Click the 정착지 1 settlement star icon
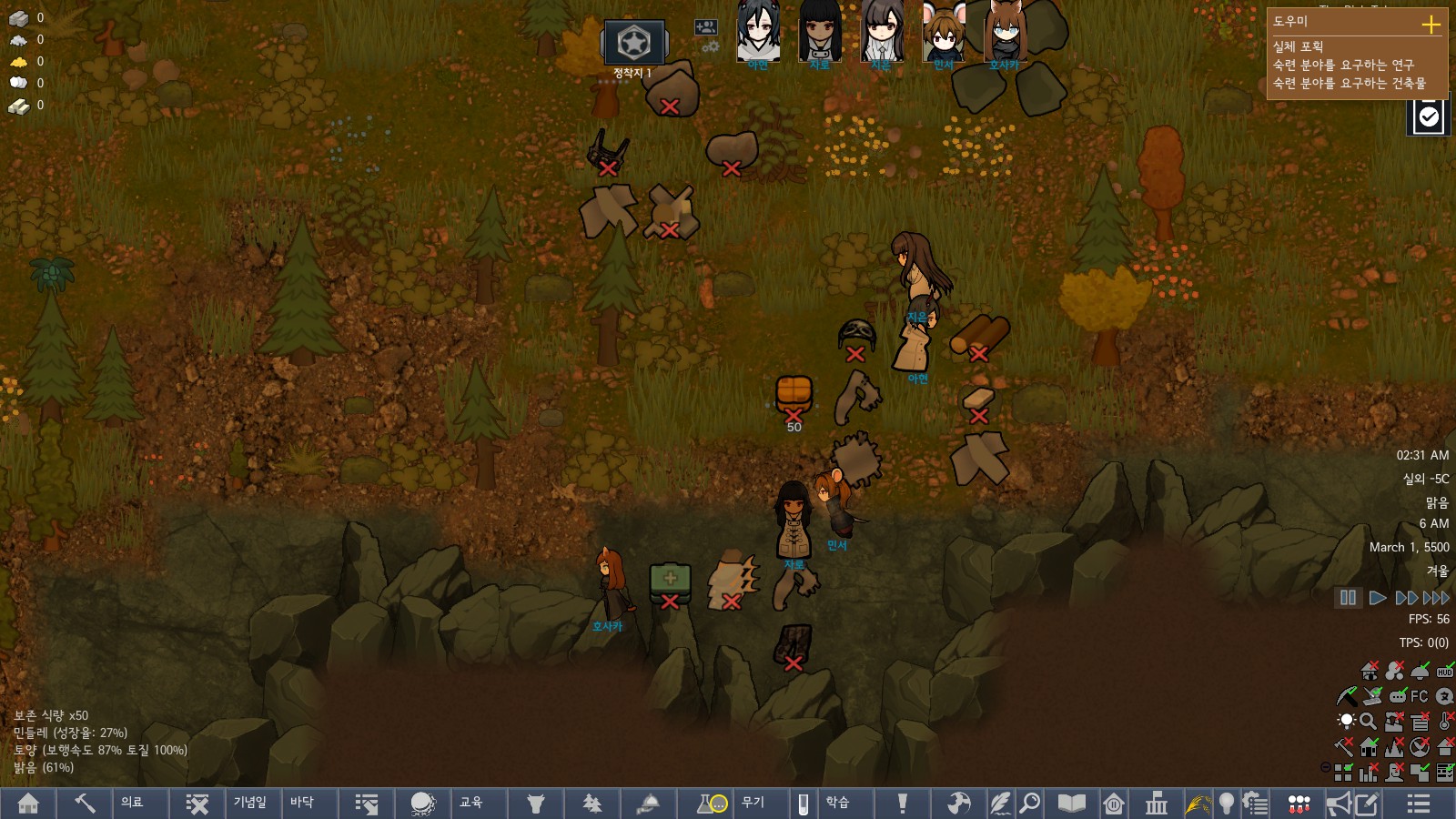Viewport: 1456px width, 819px height. click(633, 43)
